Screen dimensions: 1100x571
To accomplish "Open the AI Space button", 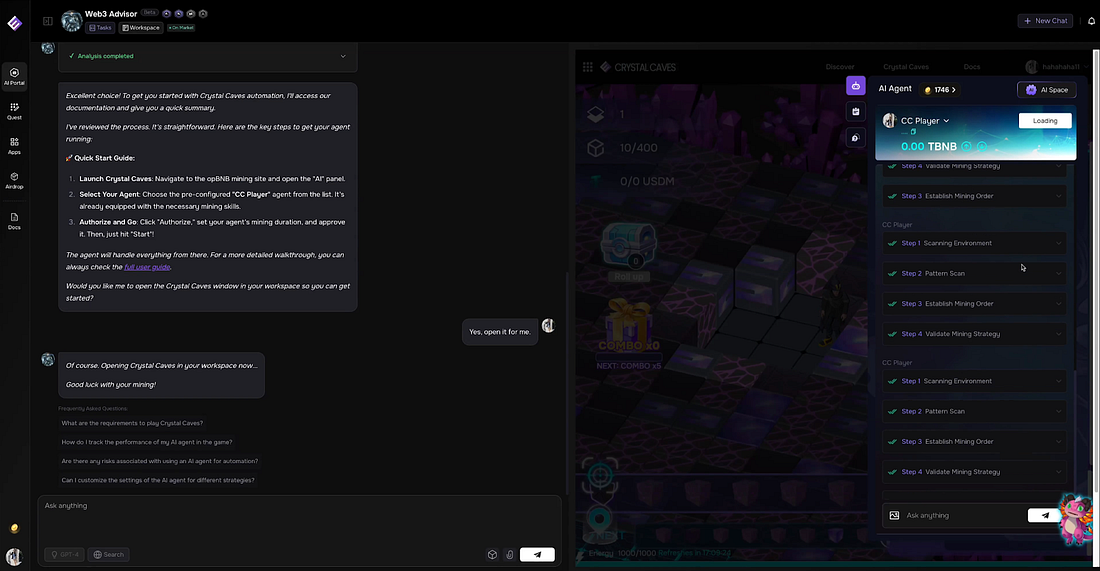I will tap(1046, 90).
